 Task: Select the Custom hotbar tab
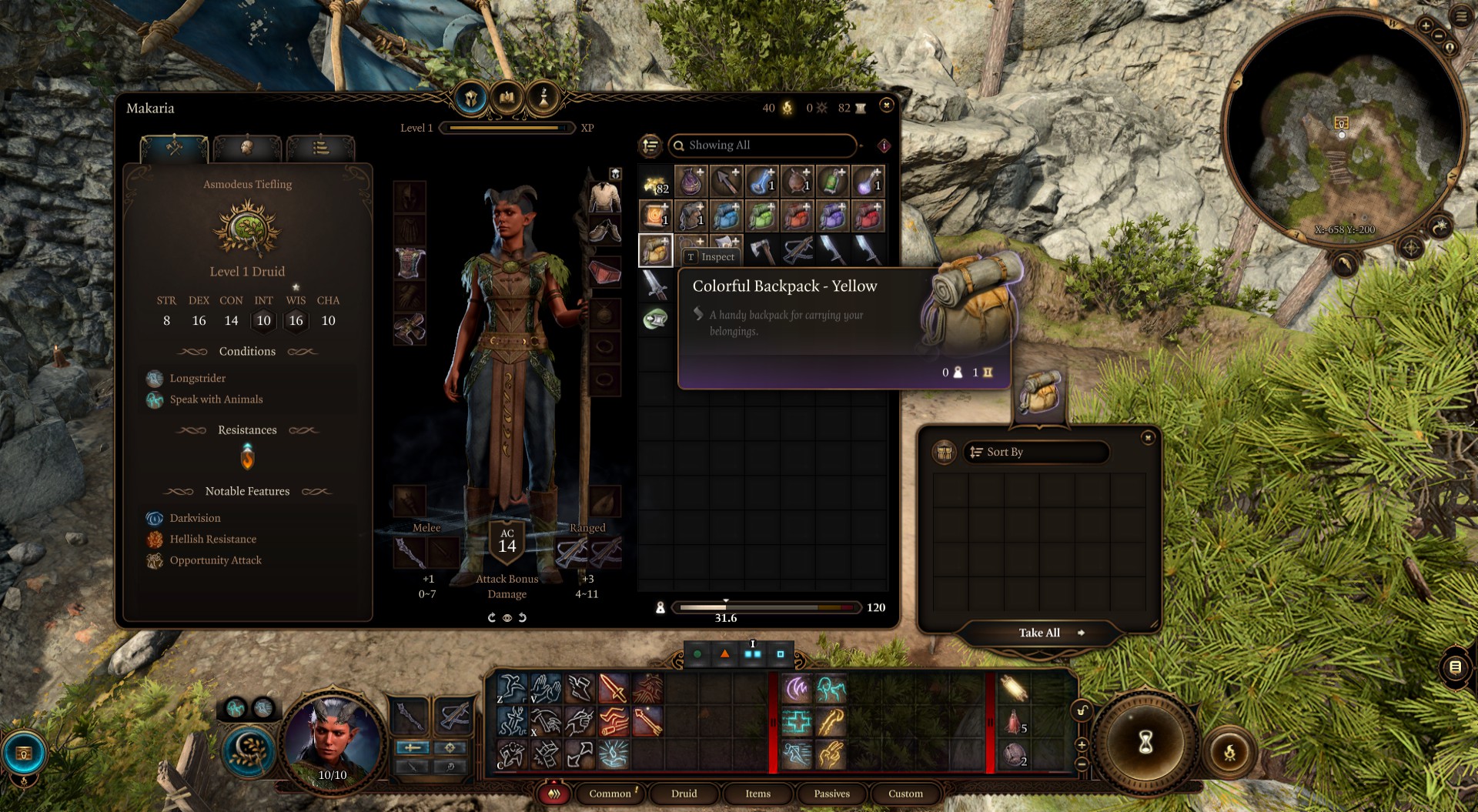[905, 794]
